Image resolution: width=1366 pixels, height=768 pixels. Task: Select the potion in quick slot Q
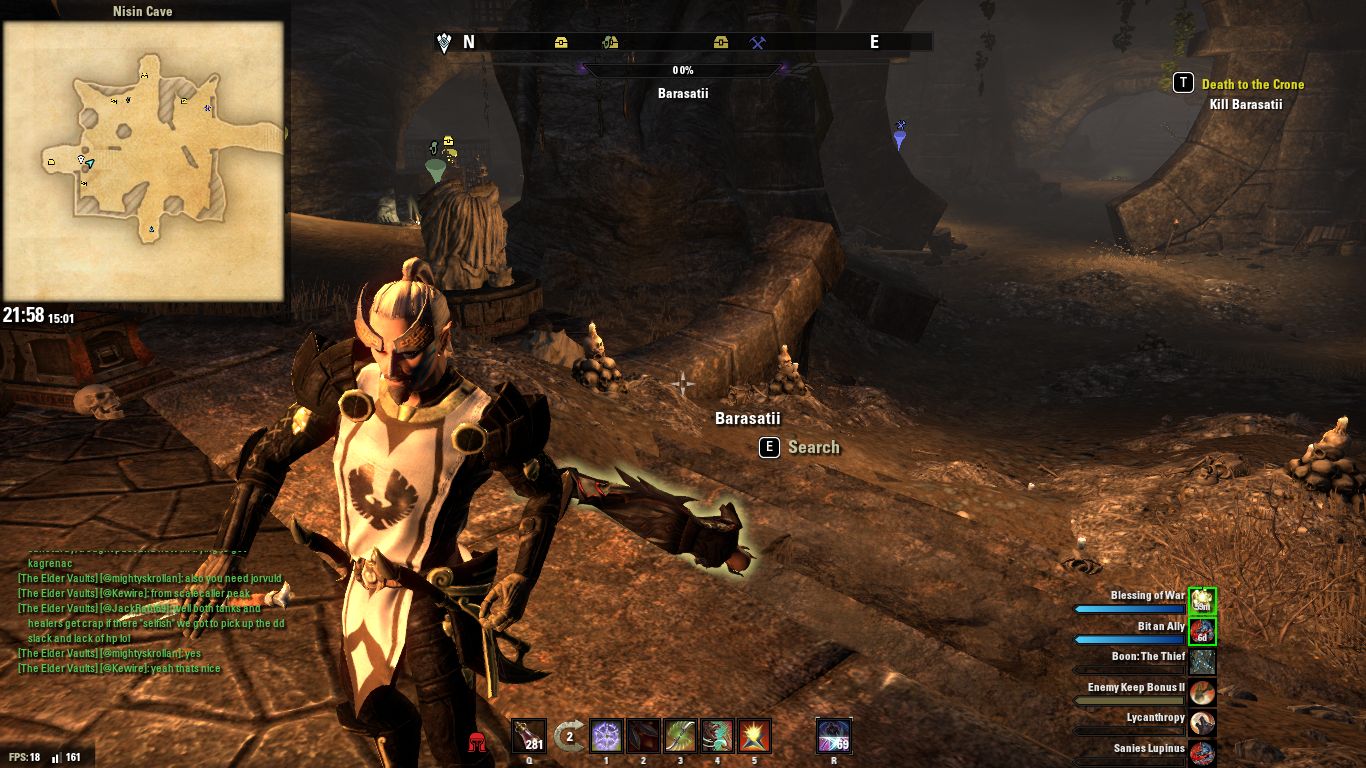click(x=528, y=736)
